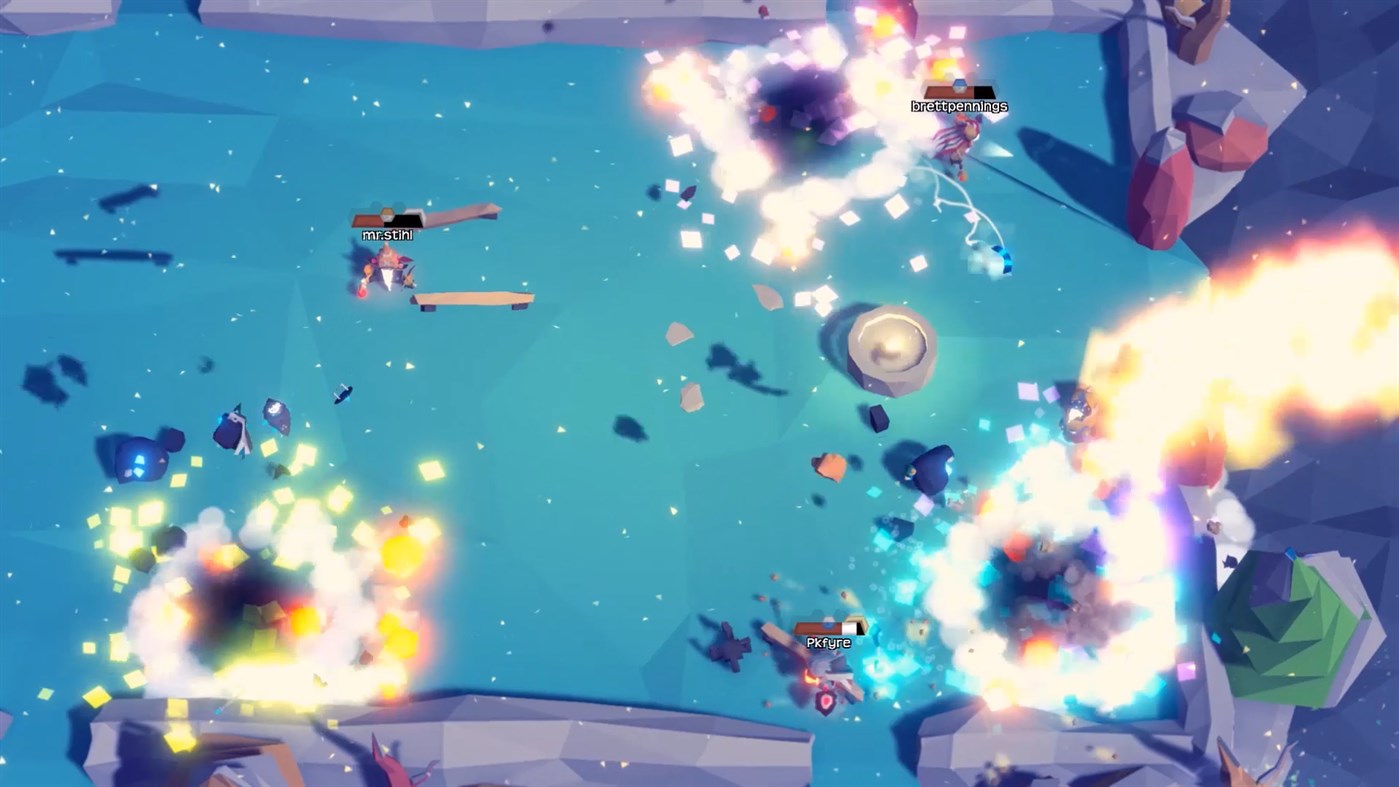Select brettpennings' striped character near the explosion
1399x787 pixels.
958,138
